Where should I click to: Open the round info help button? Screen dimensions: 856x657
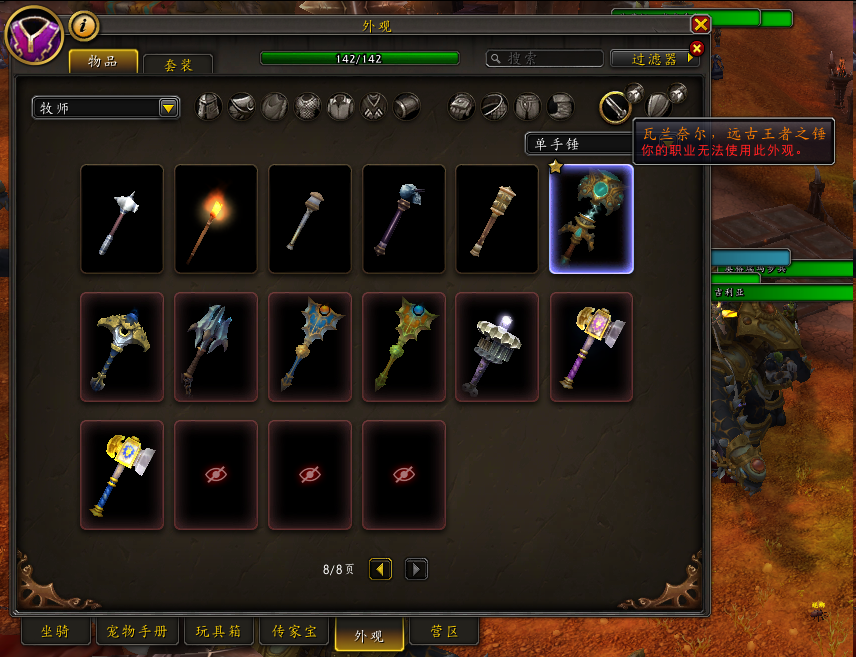pyautogui.click(x=83, y=25)
